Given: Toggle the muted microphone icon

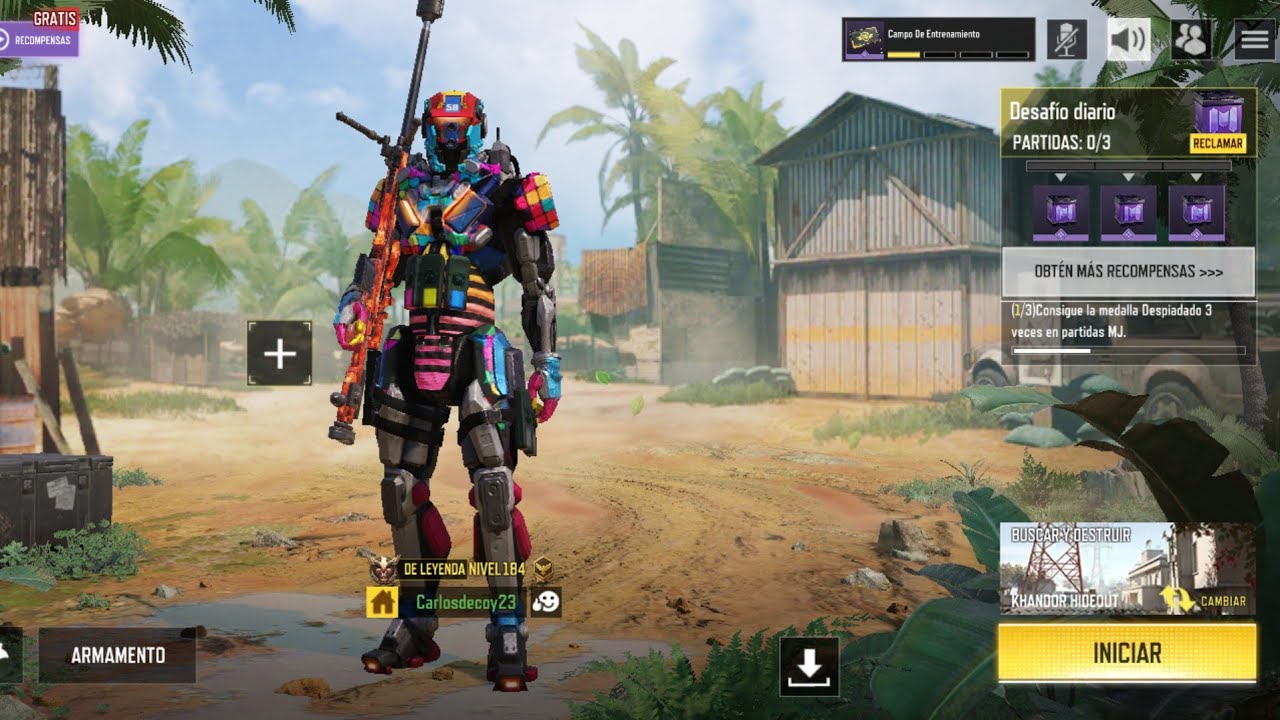Looking at the screenshot, I should 1067,40.
